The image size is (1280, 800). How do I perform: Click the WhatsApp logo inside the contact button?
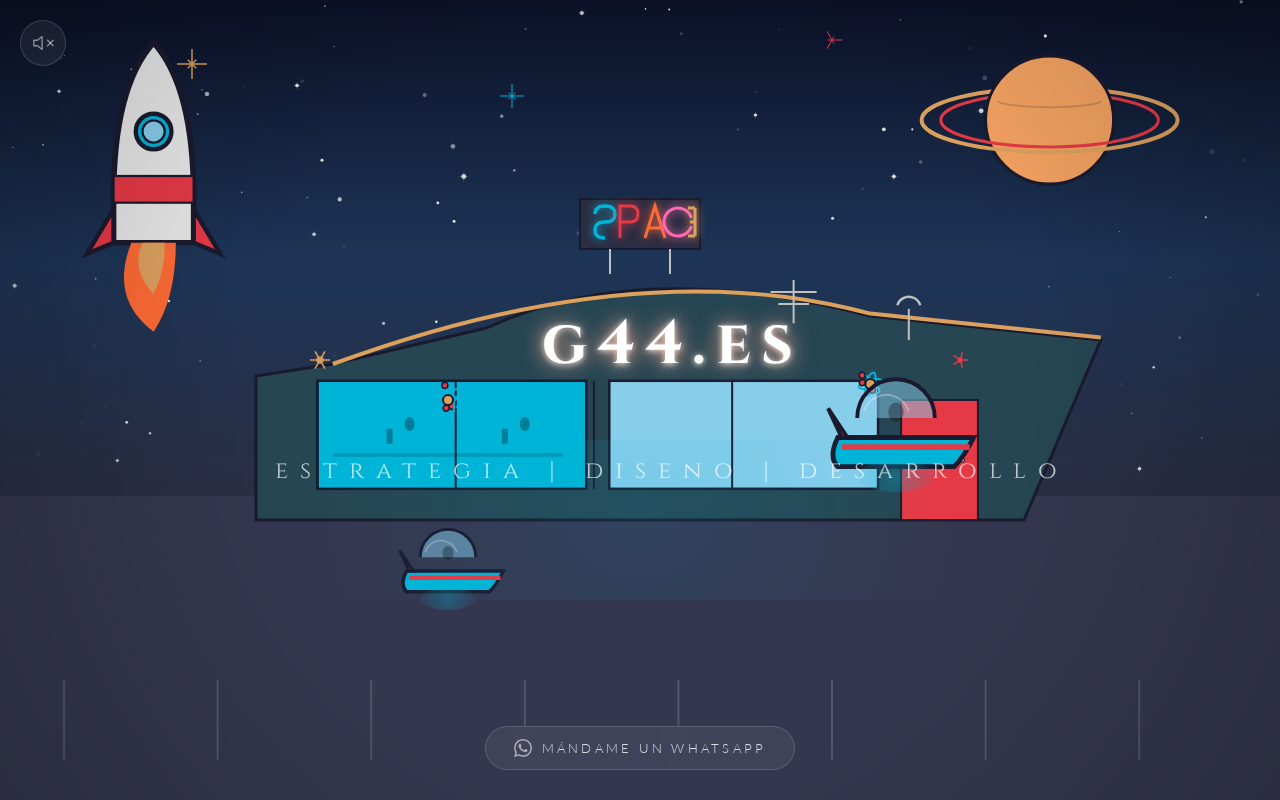523,747
